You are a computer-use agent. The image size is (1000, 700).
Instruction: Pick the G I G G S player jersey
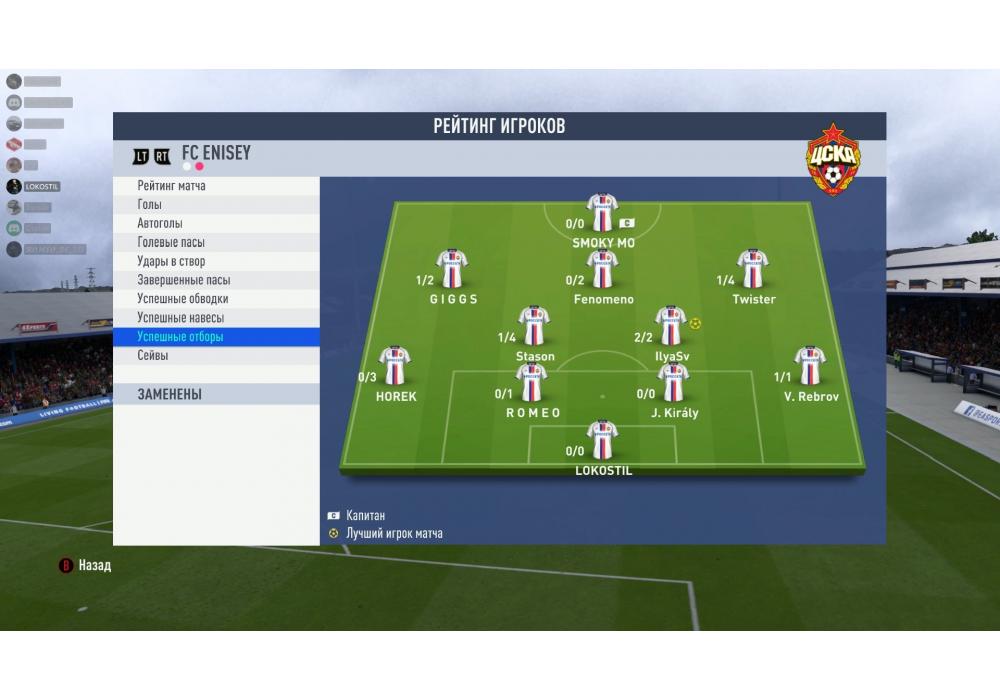pyautogui.click(x=452, y=269)
